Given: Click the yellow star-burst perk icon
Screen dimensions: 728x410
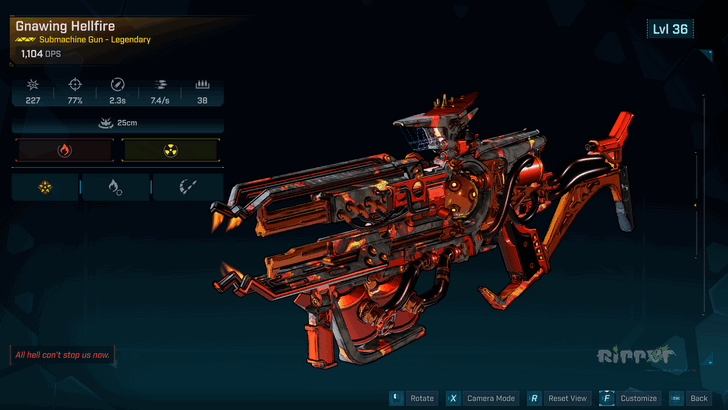Looking at the screenshot, I should [x=44, y=186].
